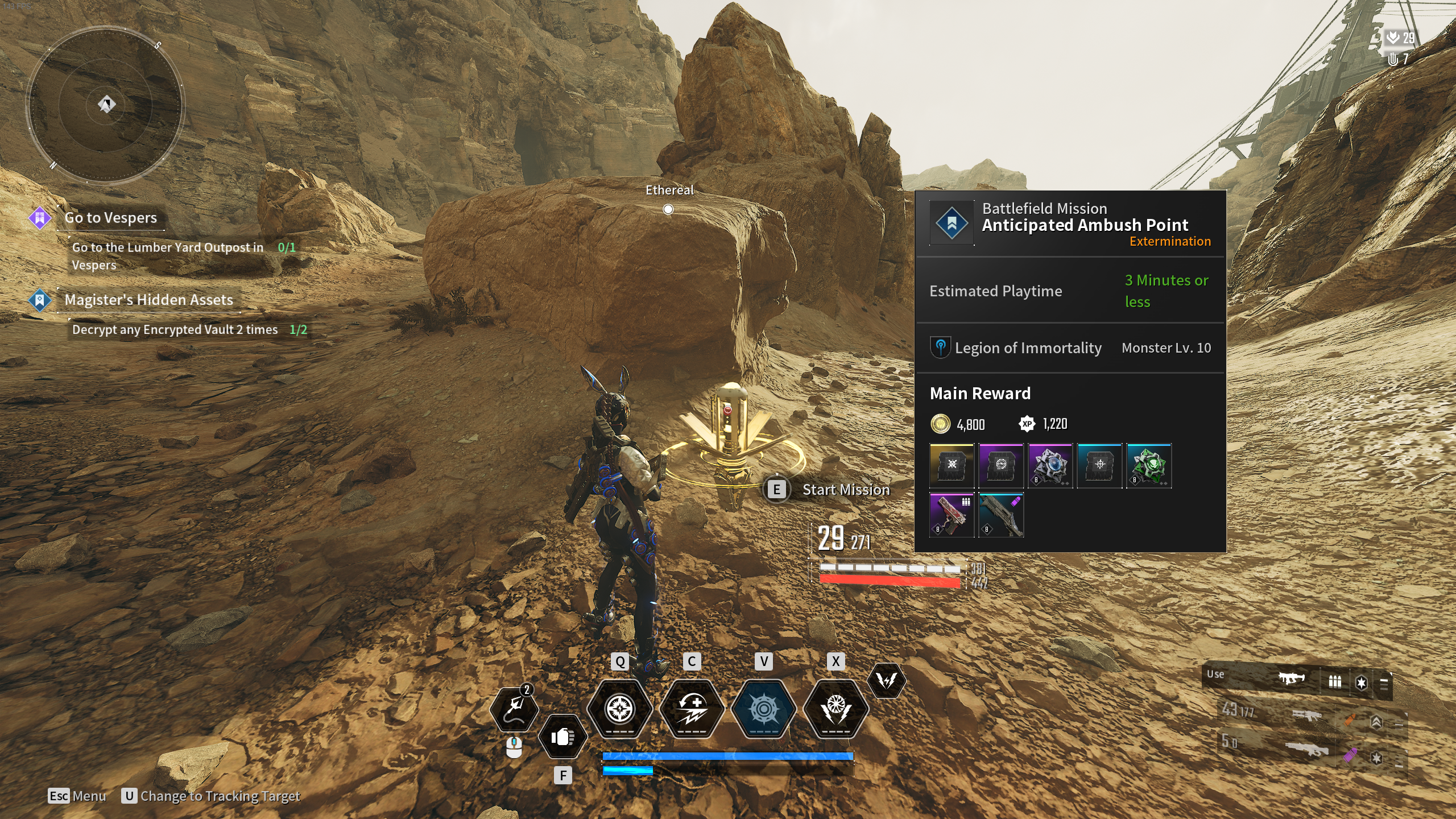Open the Magister's Hidden Assets quest entry
Screen dimensions: 1456x819
(148, 300)
